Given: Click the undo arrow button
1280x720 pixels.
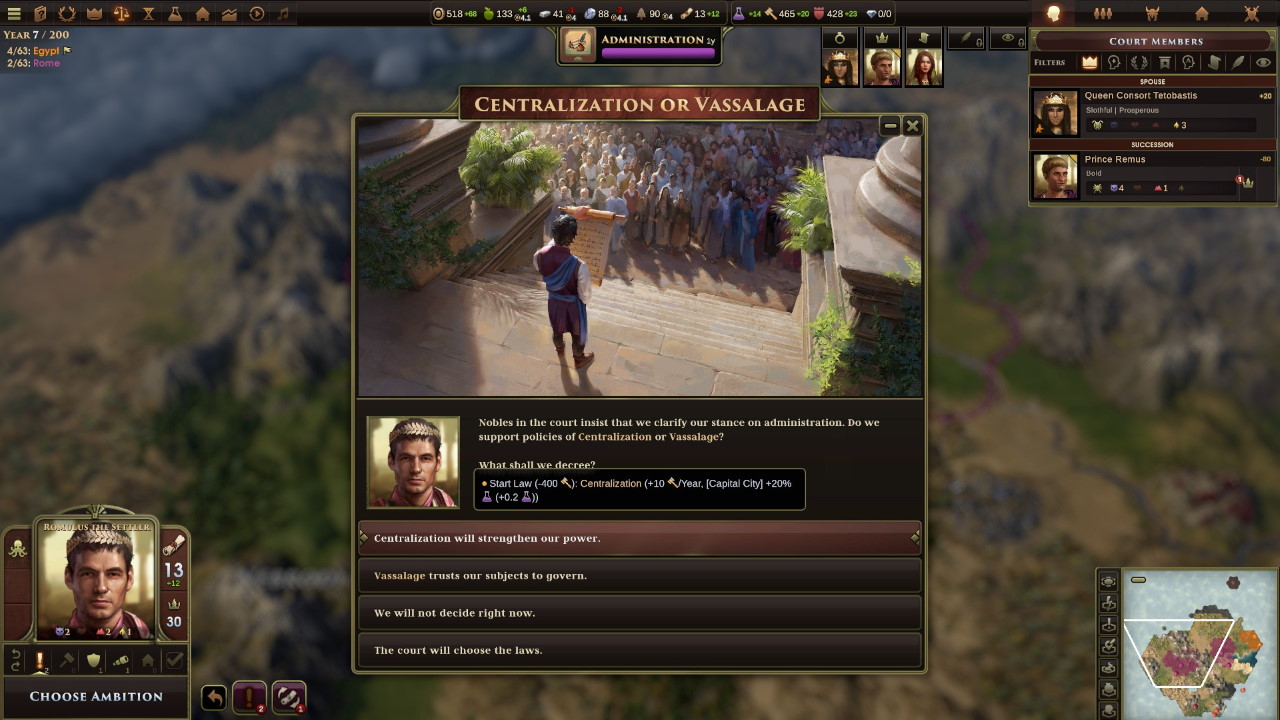Looking at the screenshot, I should coord(214,697).
